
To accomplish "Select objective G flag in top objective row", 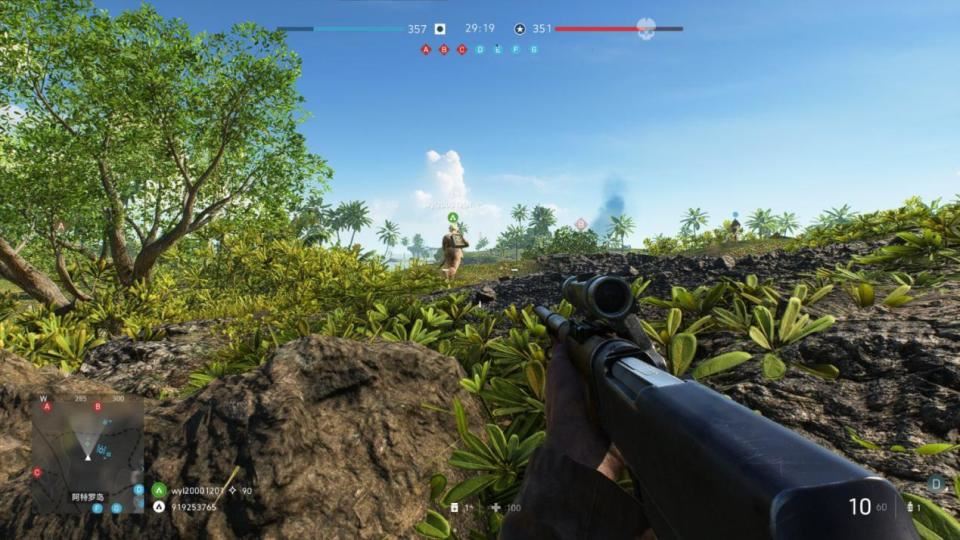I will 534,49.
